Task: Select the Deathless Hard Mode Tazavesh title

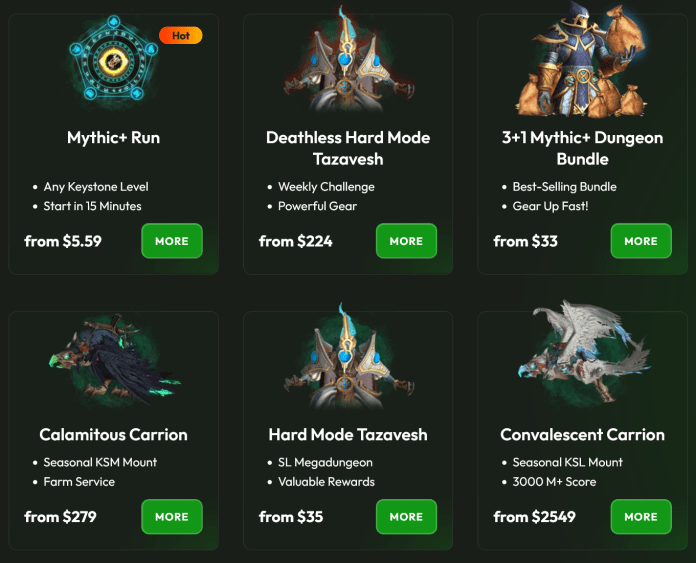Action: pos(347,148)
